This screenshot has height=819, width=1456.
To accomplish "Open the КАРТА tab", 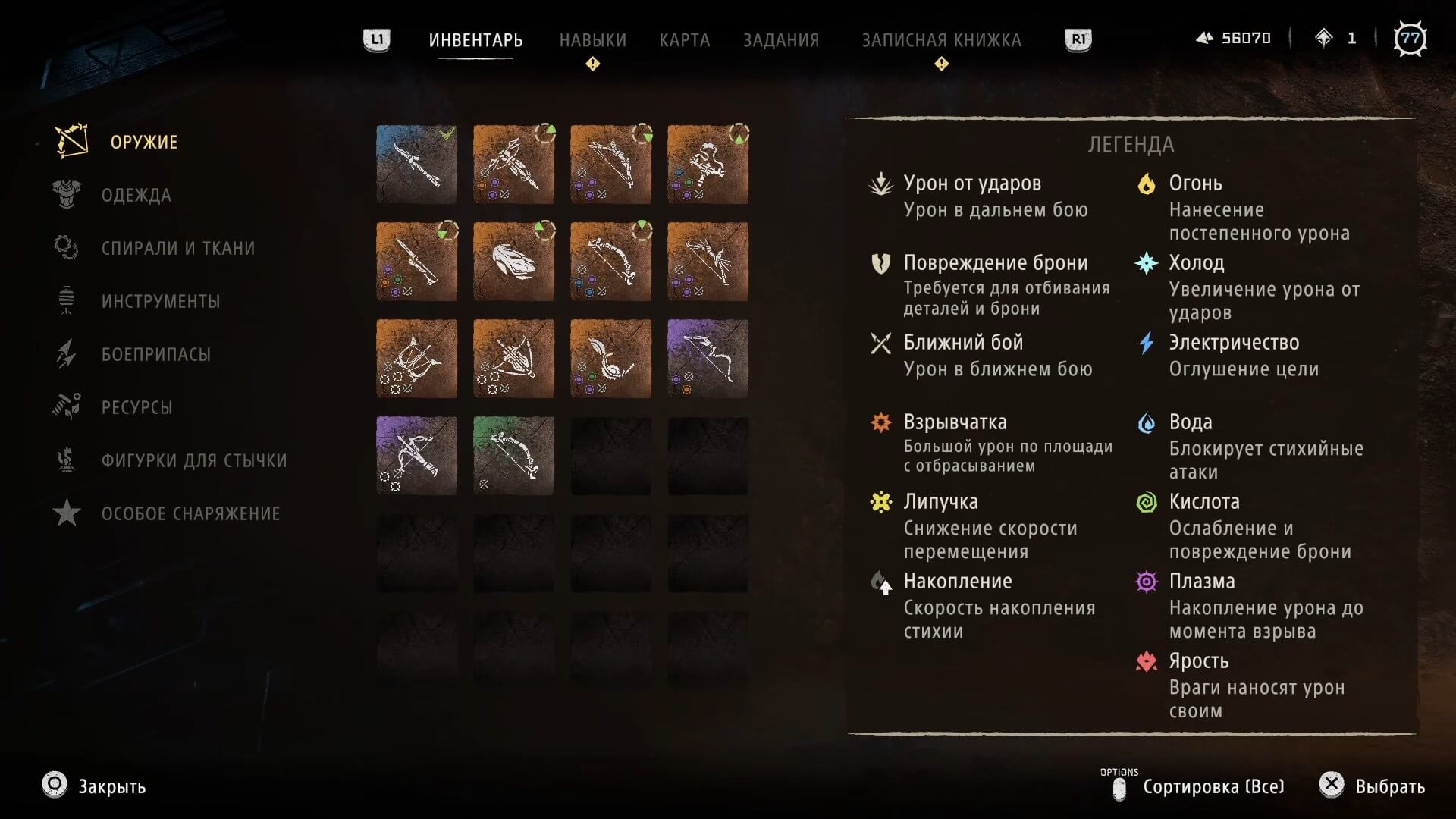I will (x=684, y=40).
